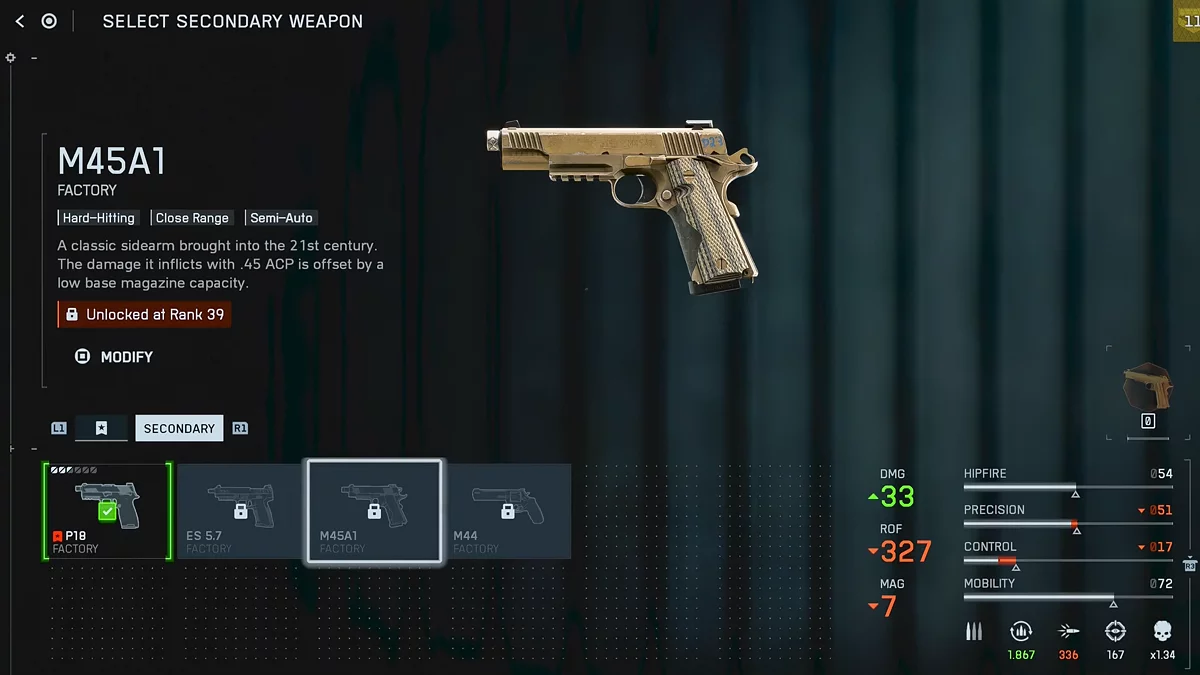Go back using the top-left arrow

coord(20,21)
